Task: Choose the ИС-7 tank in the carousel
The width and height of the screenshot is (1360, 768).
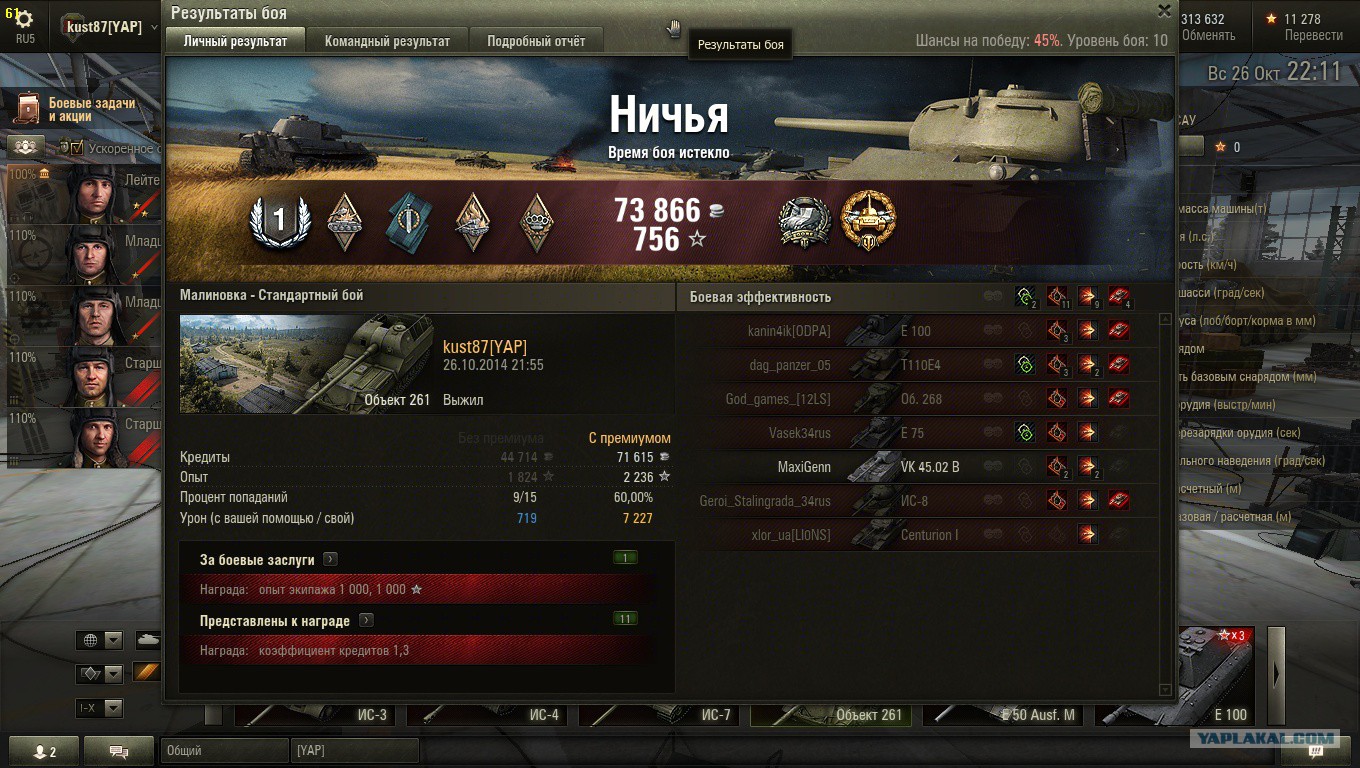Action: coord(662,713)
